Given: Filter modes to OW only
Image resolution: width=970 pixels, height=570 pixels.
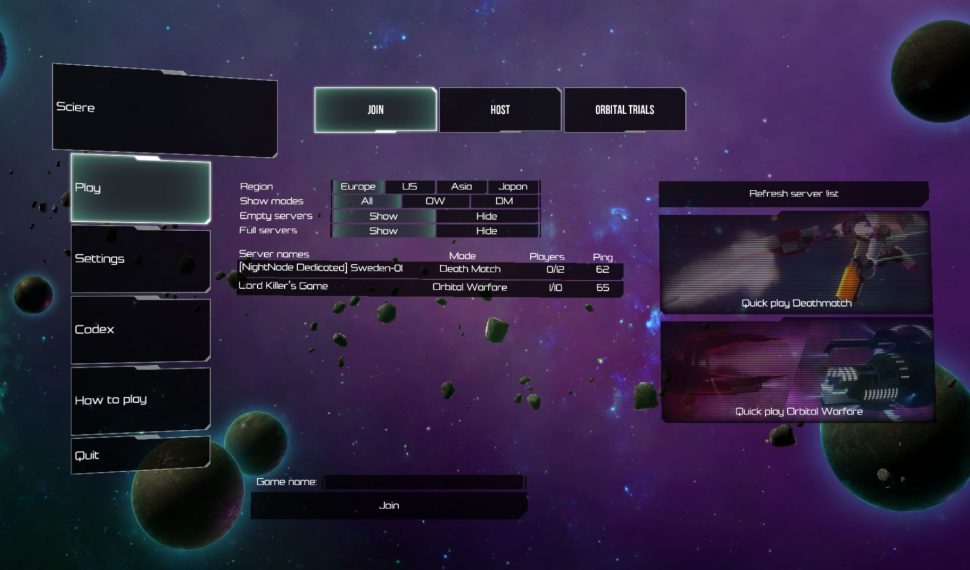Looking at the screenshot, I should [435, 201].
